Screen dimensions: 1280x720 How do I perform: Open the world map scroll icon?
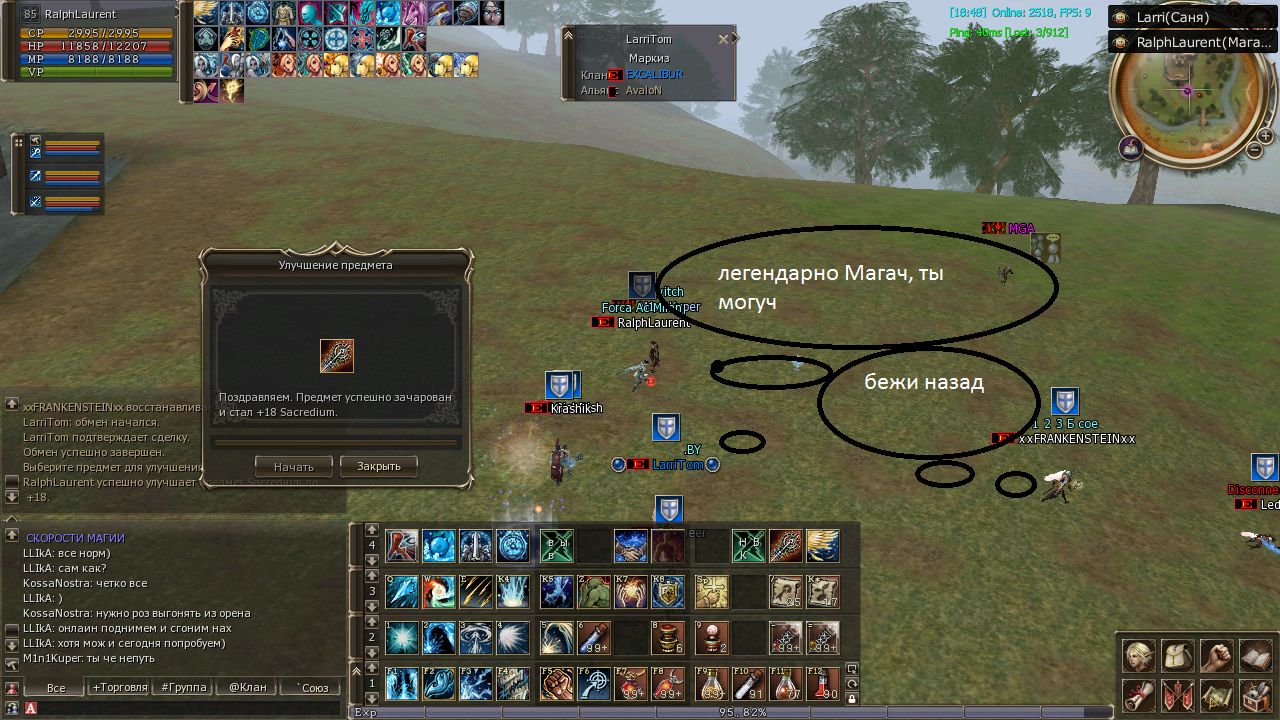click(x=1216, y=694)
